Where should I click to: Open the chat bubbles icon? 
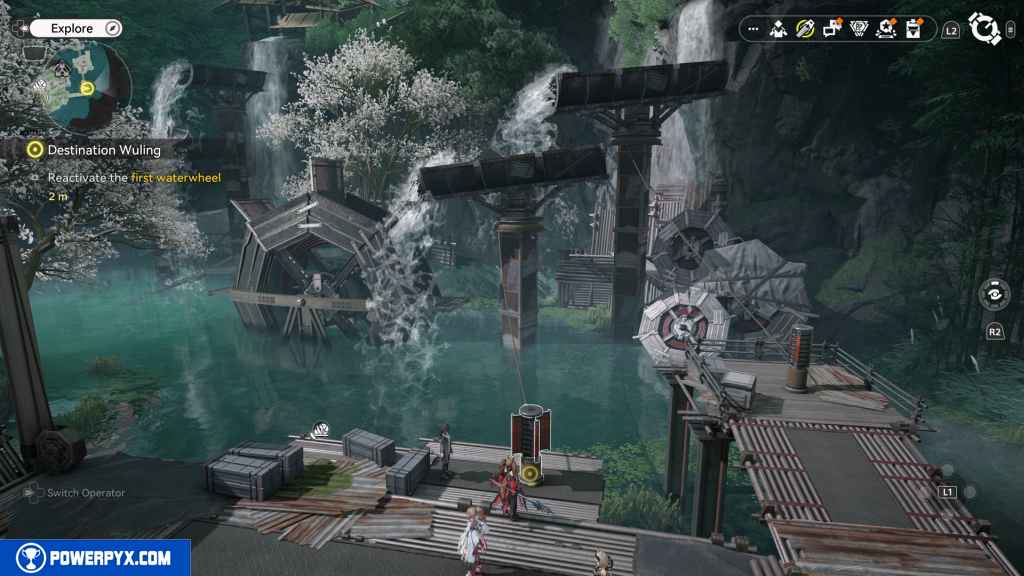click(831, 29)
